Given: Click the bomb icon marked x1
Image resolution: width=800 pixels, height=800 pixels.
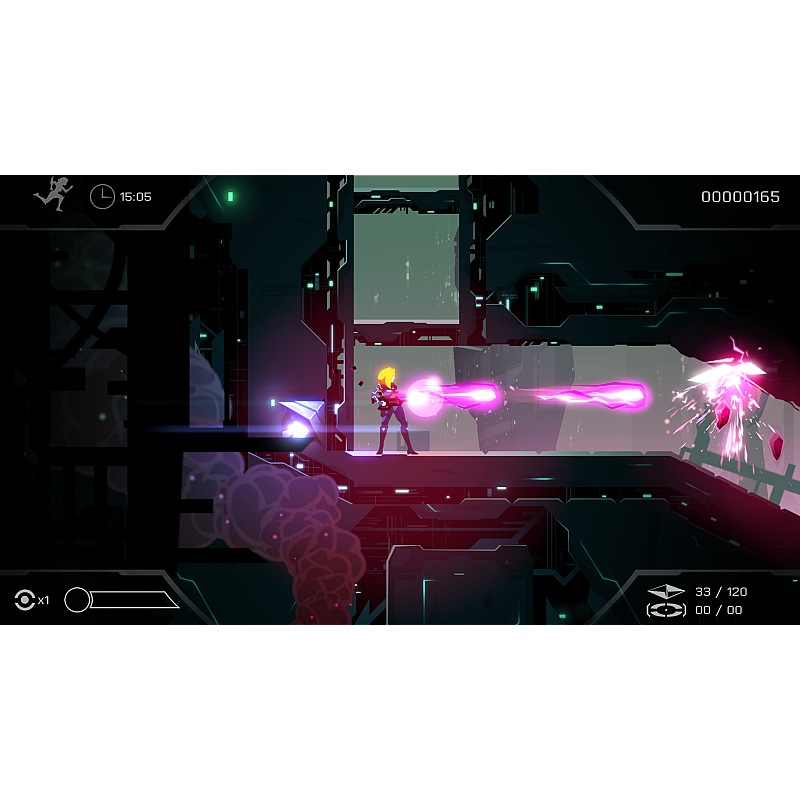Looking at the screenshot, I should click(25, 600).
